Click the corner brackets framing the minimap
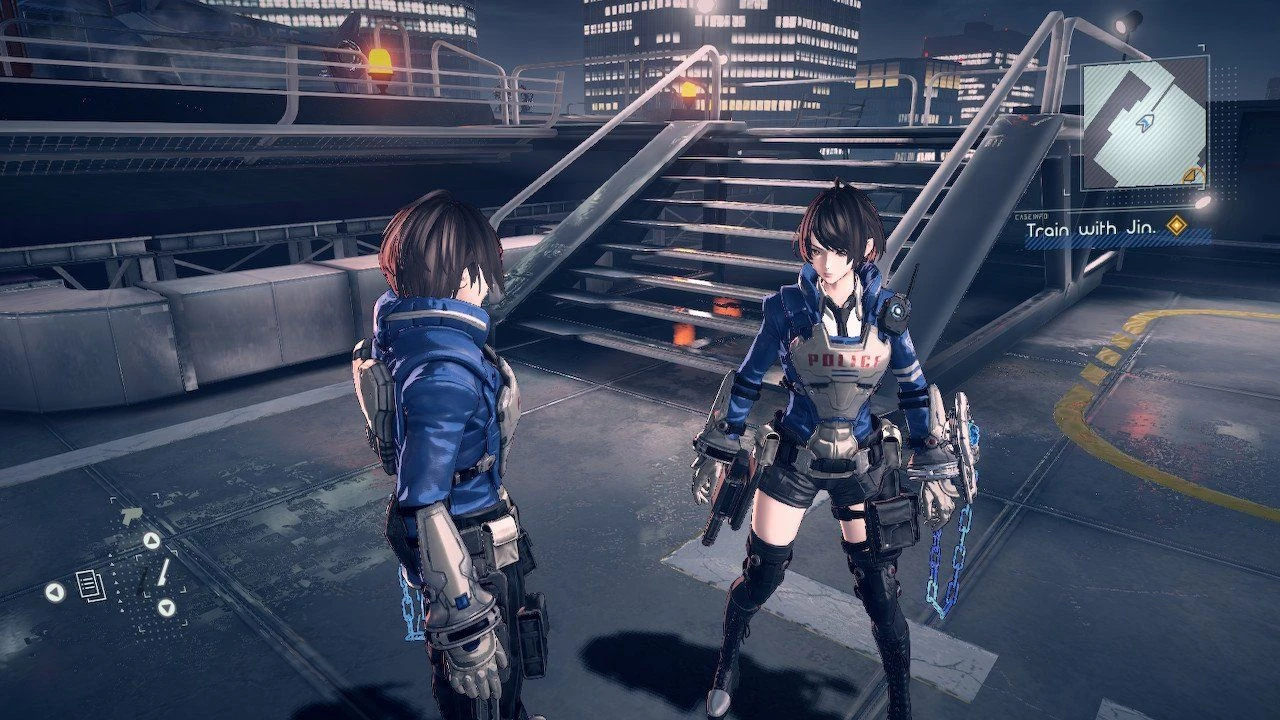The height and width of the screenshot is (720, 1280). (x=1201, y=48)
